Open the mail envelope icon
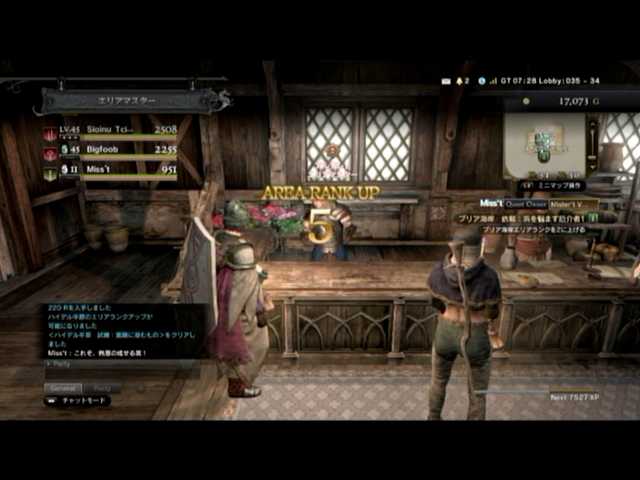Viewport: 640px width, 480px height. point(445,80)
